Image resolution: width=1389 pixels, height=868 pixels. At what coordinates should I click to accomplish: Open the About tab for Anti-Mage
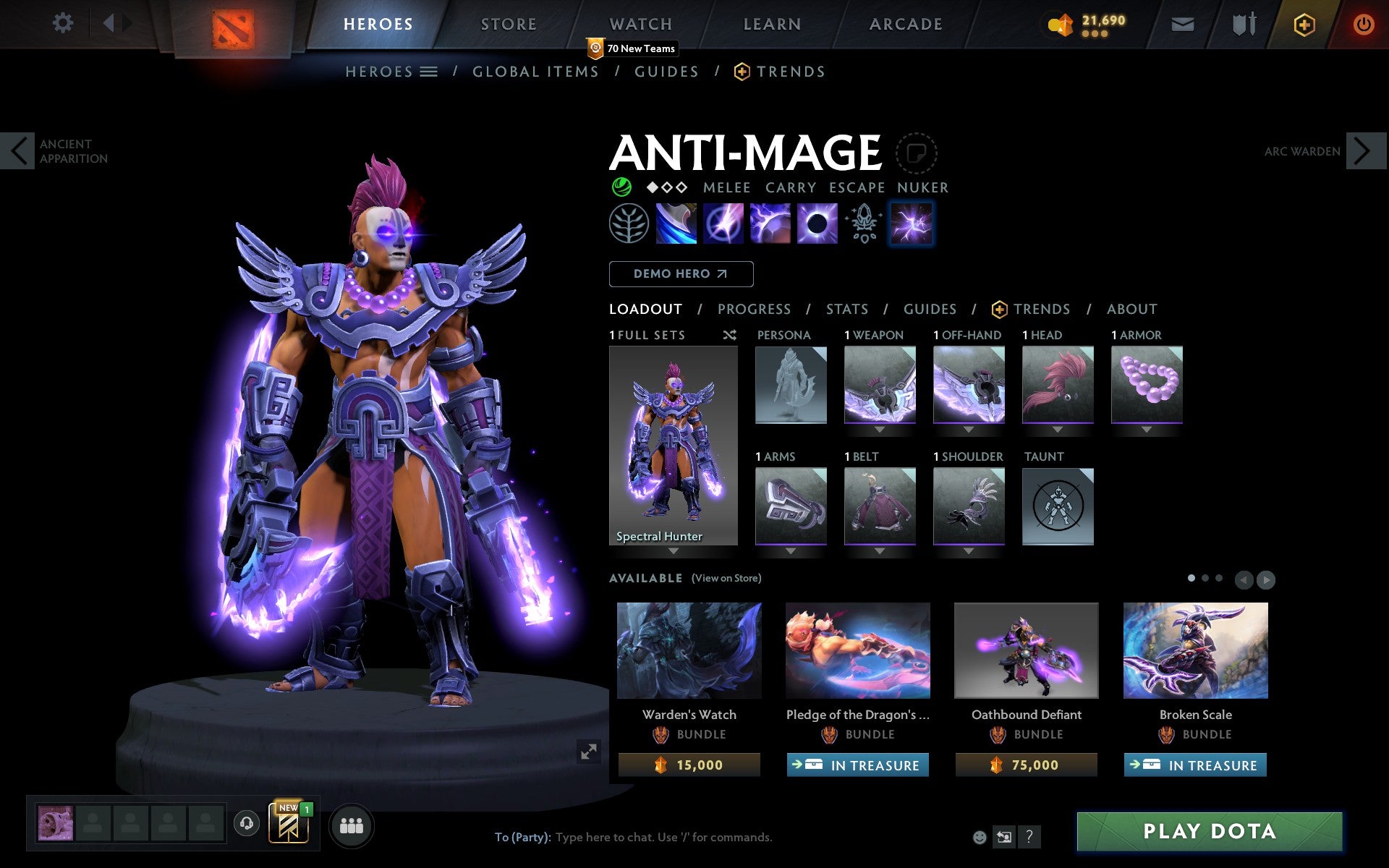[1131, 310]
